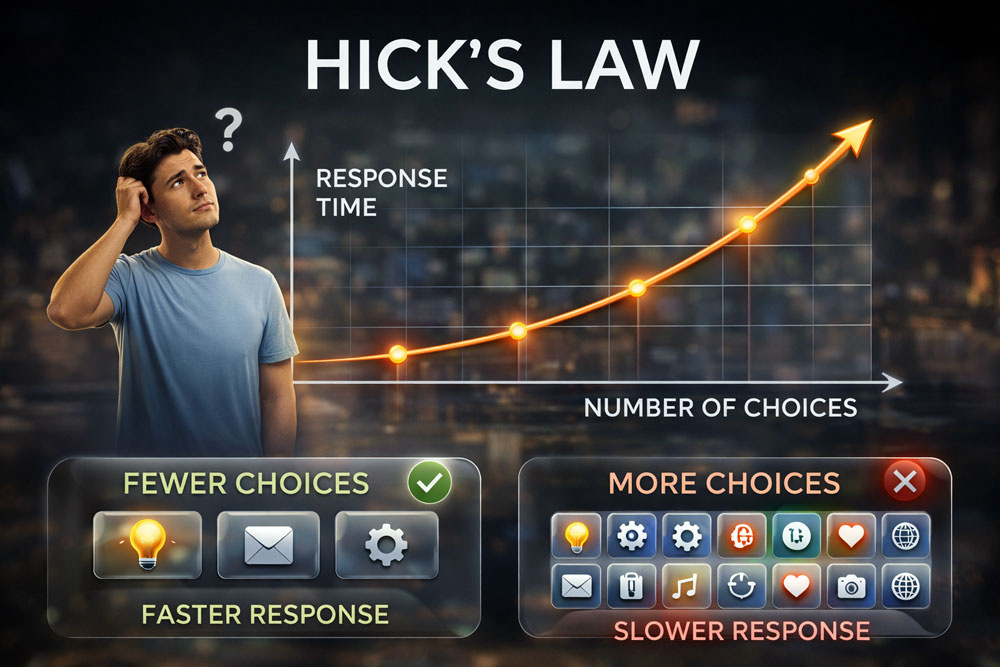
Task: Select the music note icon
Action: coord(686,587)
